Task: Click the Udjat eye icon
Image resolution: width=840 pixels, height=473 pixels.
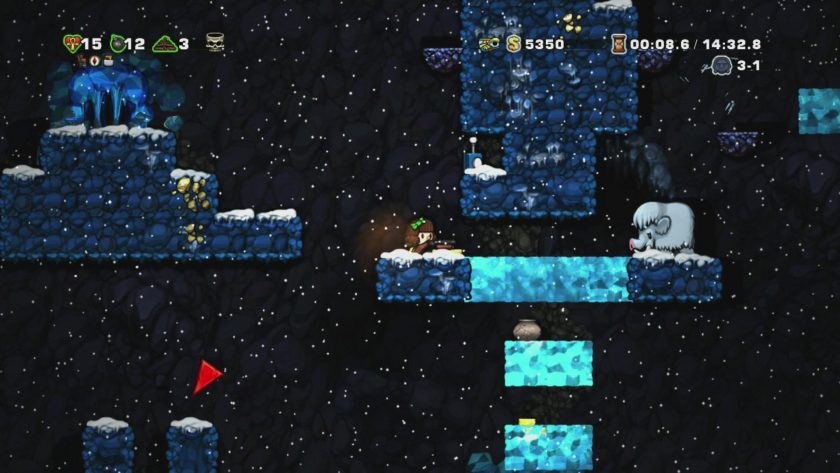Action: click(490, 43)
